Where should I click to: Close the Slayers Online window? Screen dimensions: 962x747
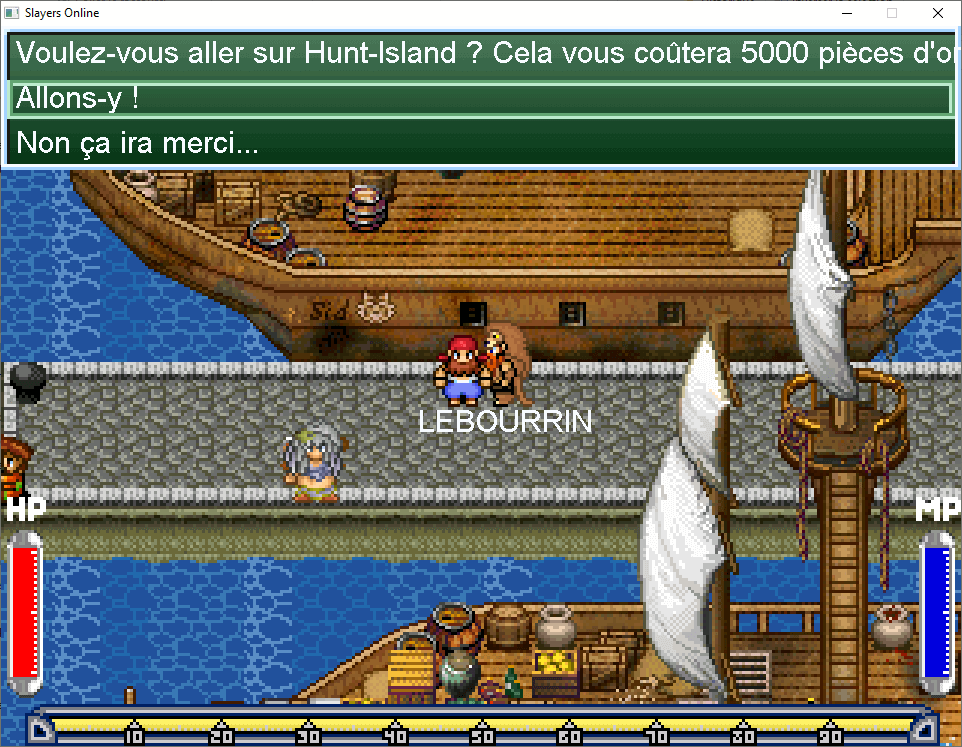(937, 14)
